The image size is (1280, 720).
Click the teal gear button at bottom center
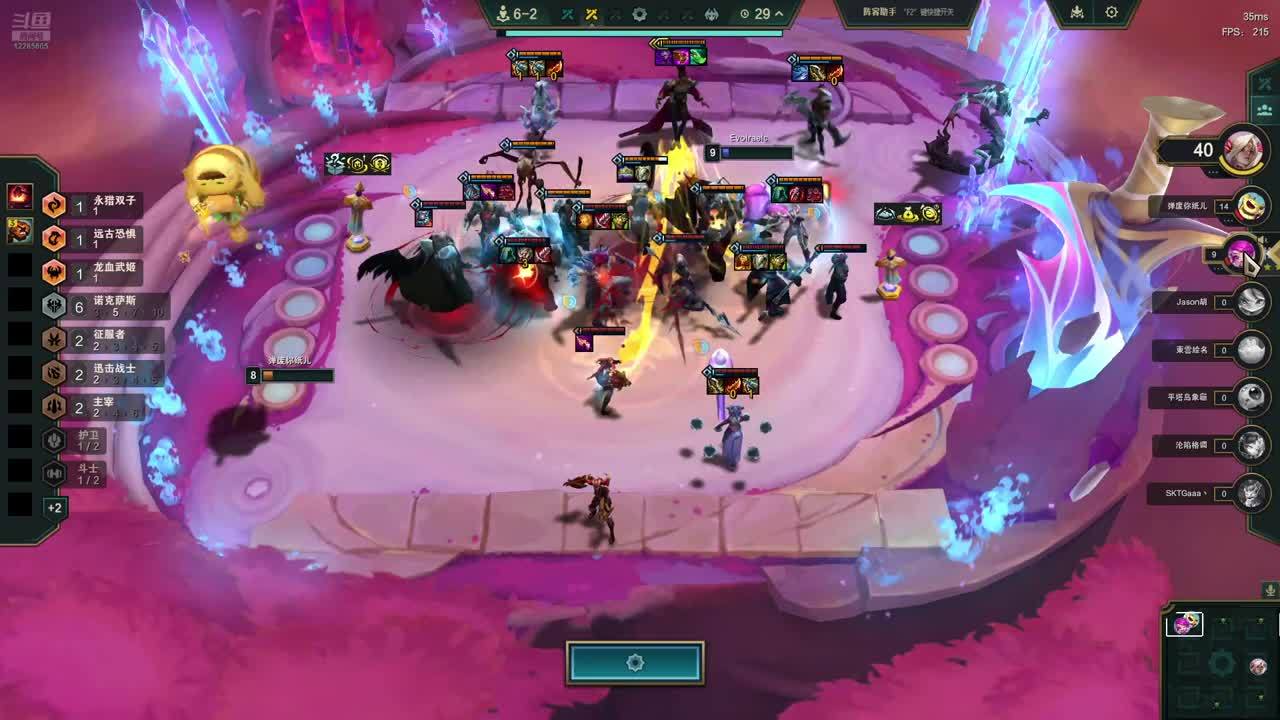(x=635, y=663)
